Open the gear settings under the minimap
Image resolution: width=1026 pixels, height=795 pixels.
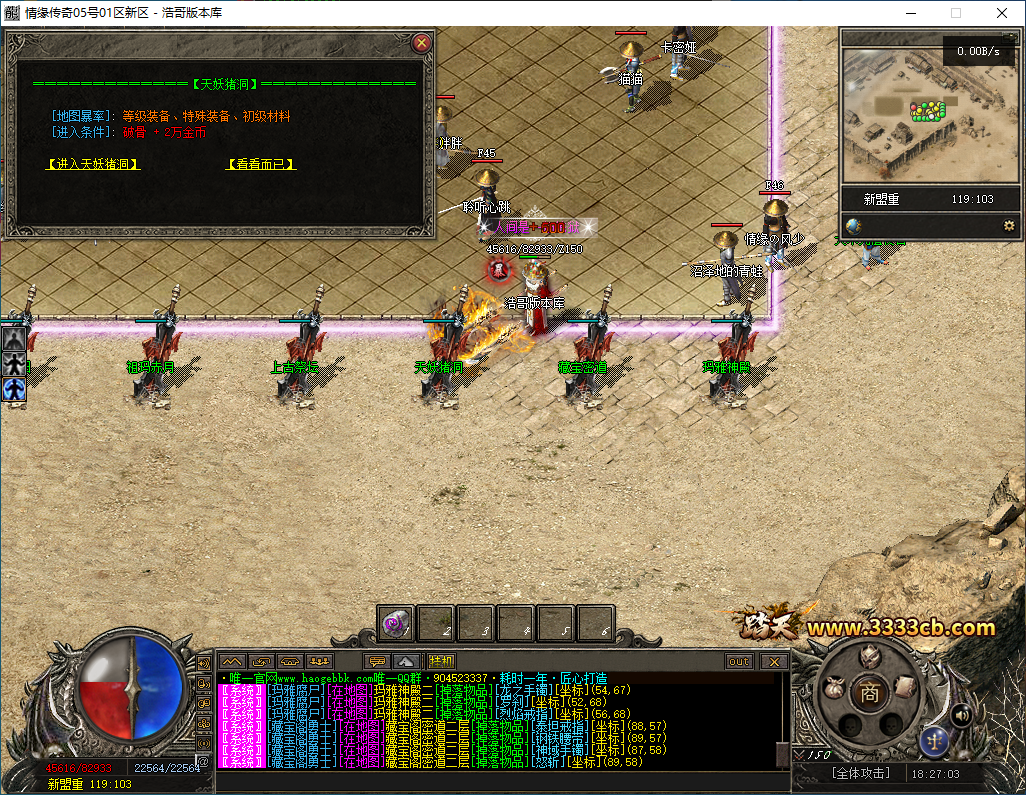[x=1009, y=226]
